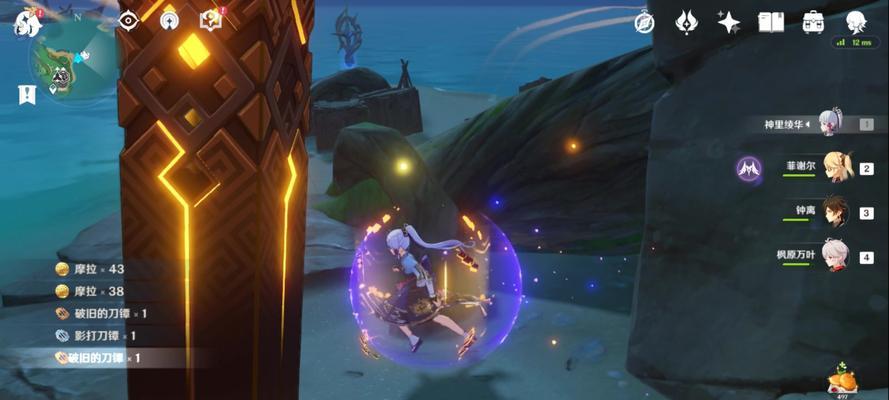Open the battle pass emblem icon
Image resolution: width=889 pixels, height=400 pixels.
coord(686,22)
